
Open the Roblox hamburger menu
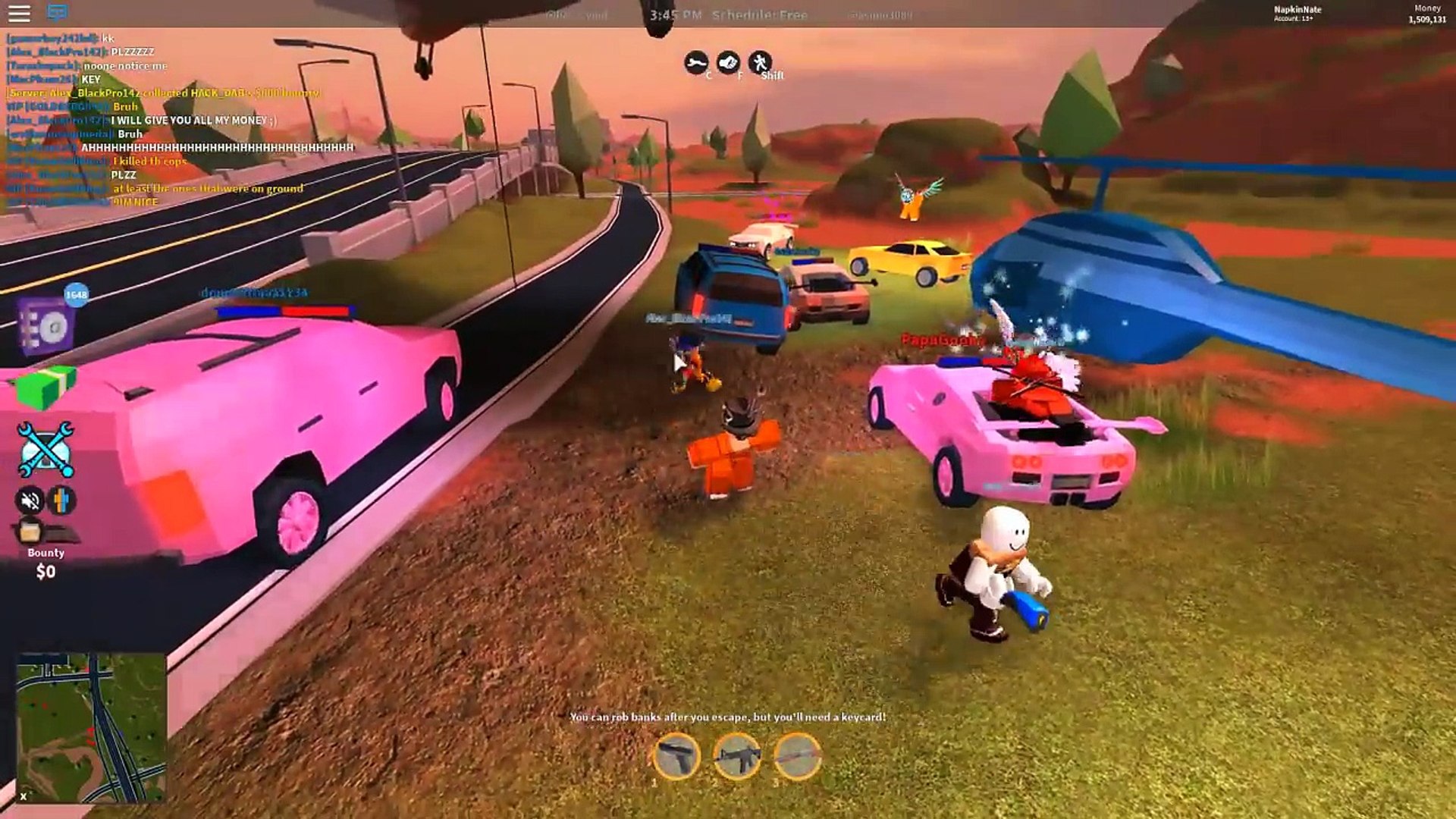tap(19, 13)
